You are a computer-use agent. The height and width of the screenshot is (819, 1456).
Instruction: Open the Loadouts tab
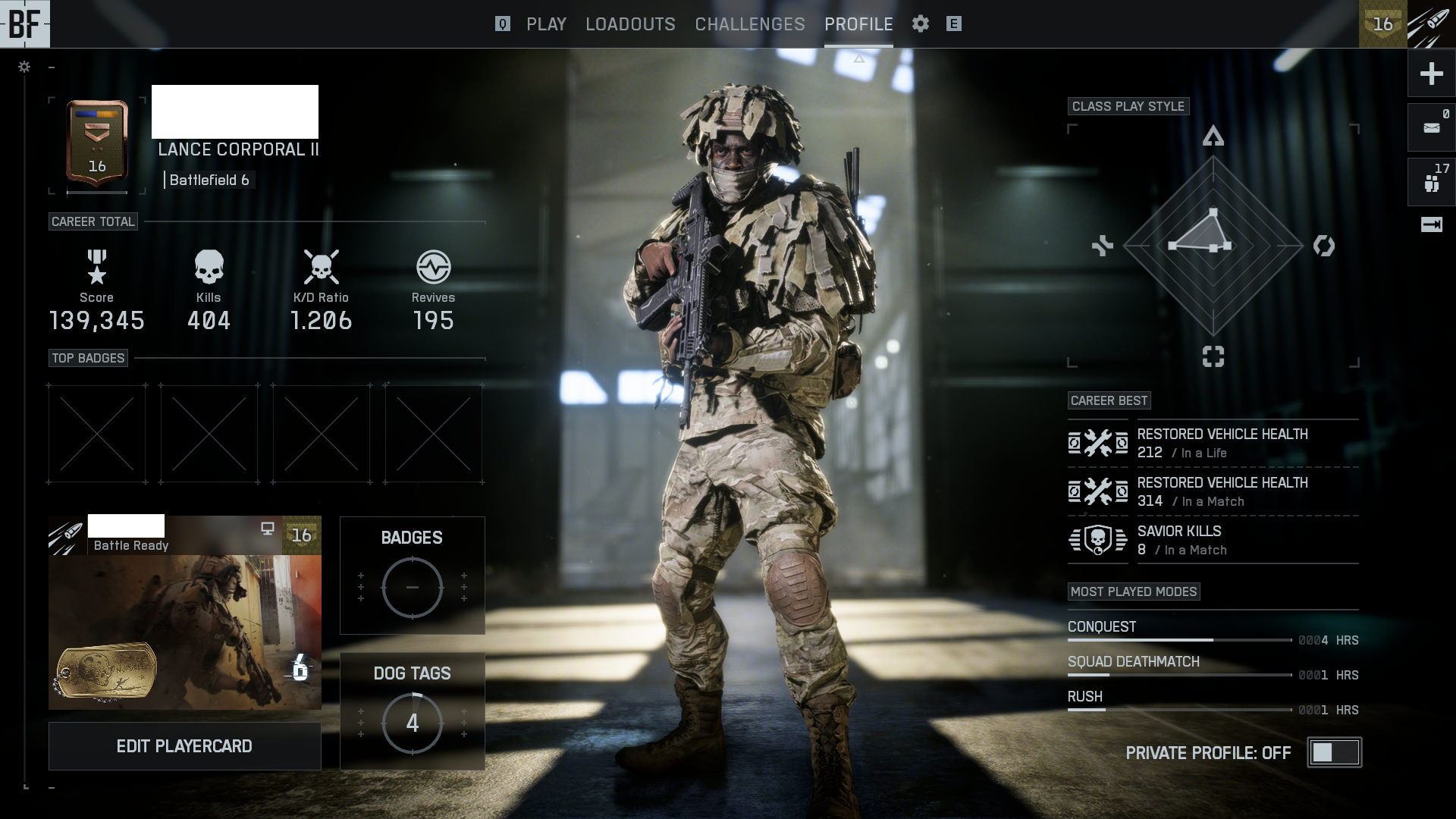tap(630, 24)
